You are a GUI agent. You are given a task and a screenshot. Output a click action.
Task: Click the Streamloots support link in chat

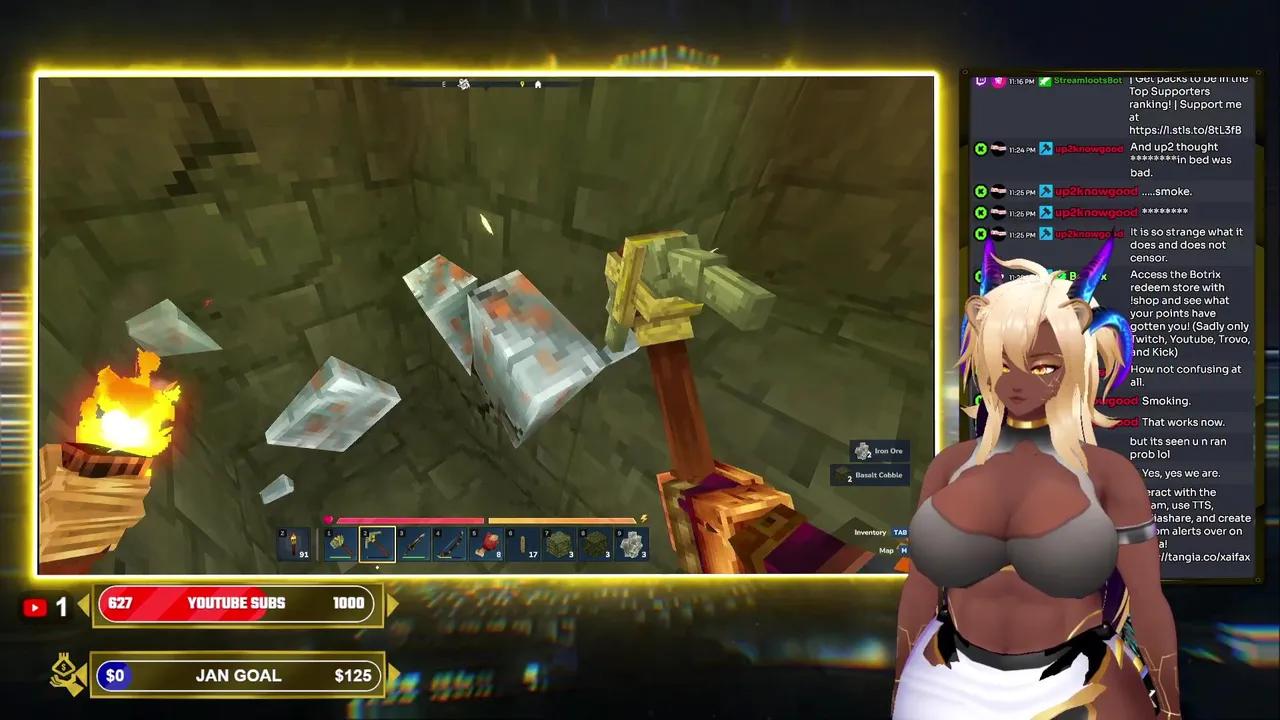tap(1183, 129)
